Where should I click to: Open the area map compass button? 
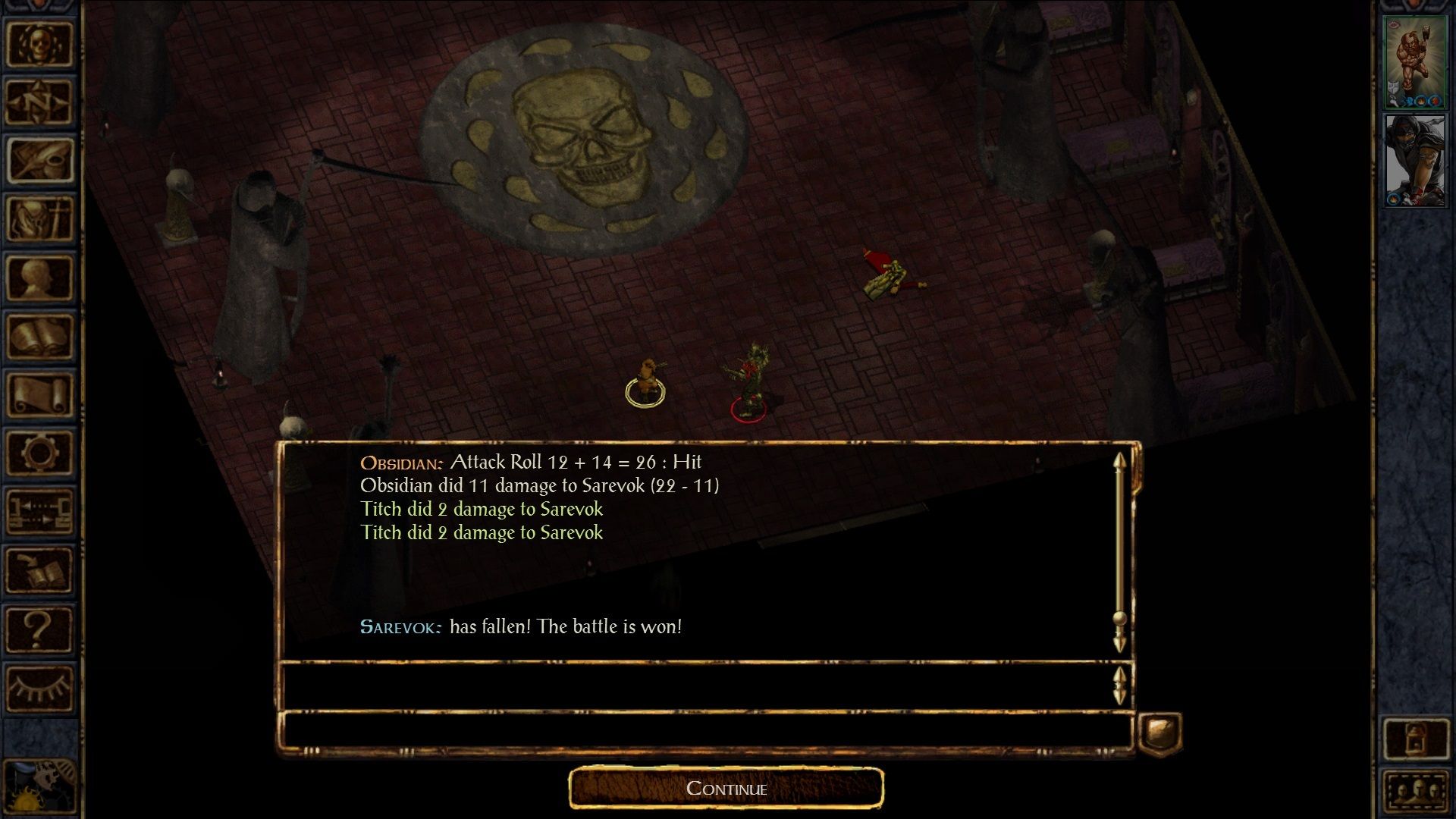click(x=40, y=102)
